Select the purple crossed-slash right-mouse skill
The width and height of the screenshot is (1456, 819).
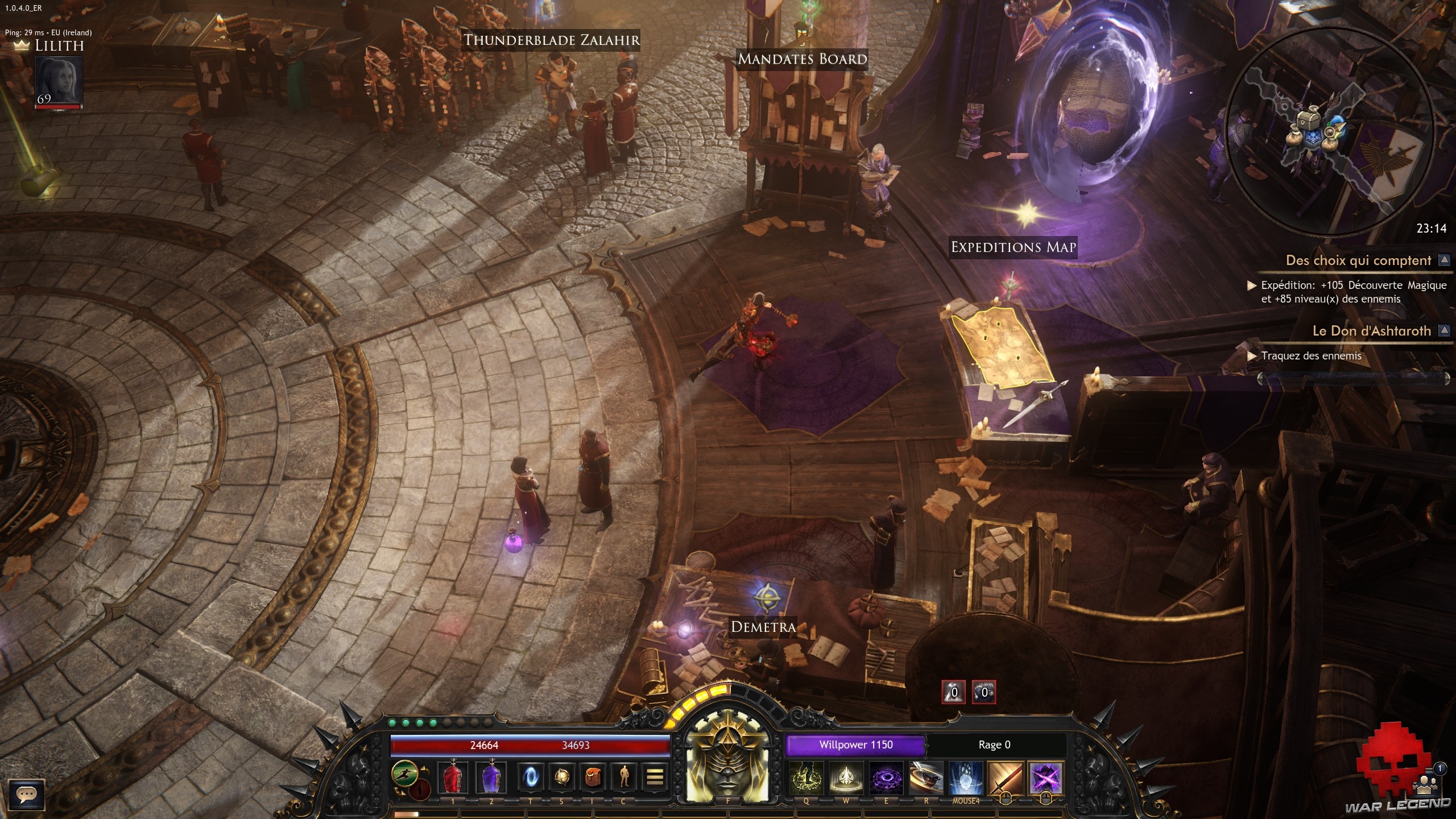tap(1045, 778)
